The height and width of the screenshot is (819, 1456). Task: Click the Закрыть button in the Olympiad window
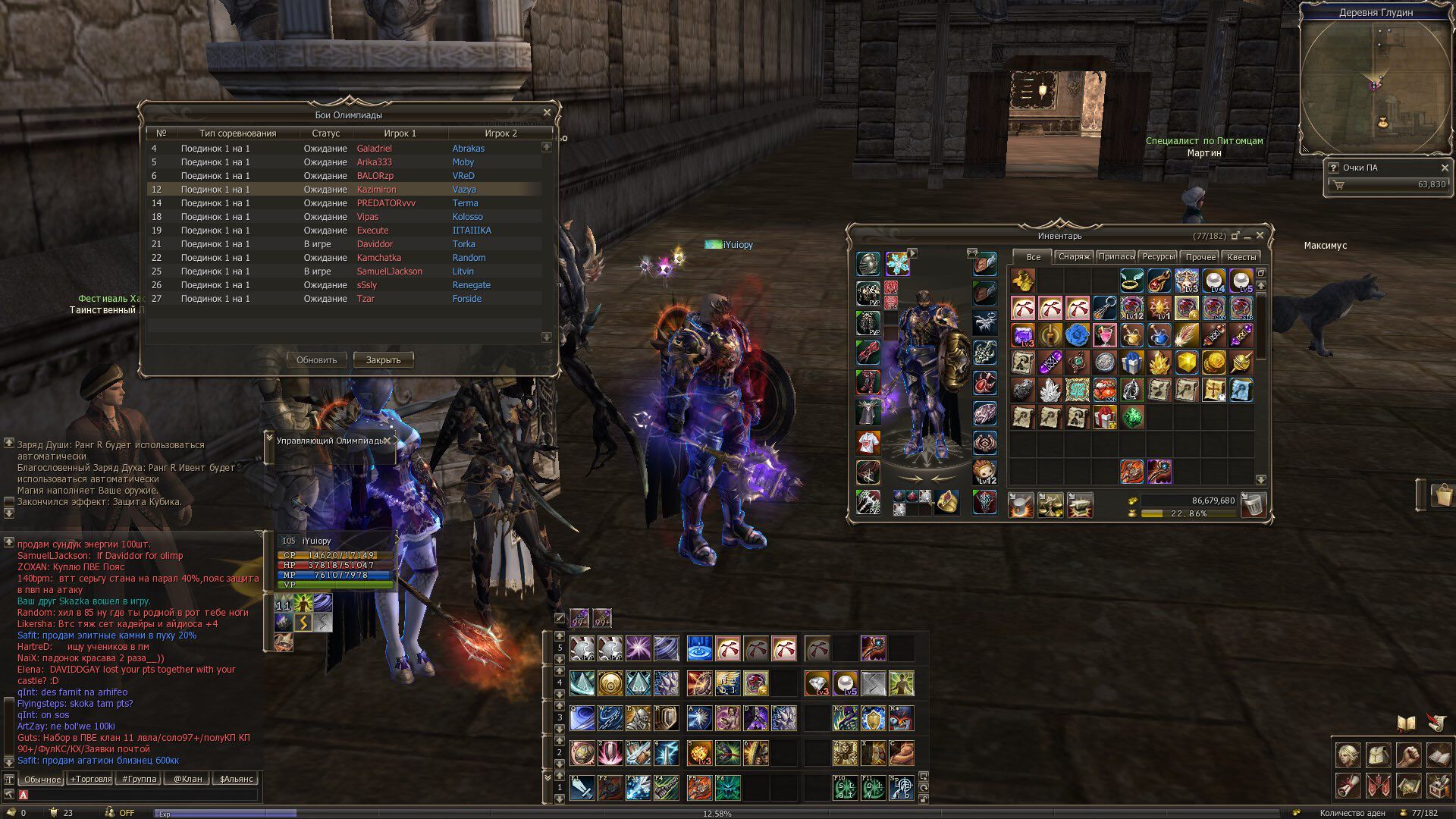click(x=383, y=359)
